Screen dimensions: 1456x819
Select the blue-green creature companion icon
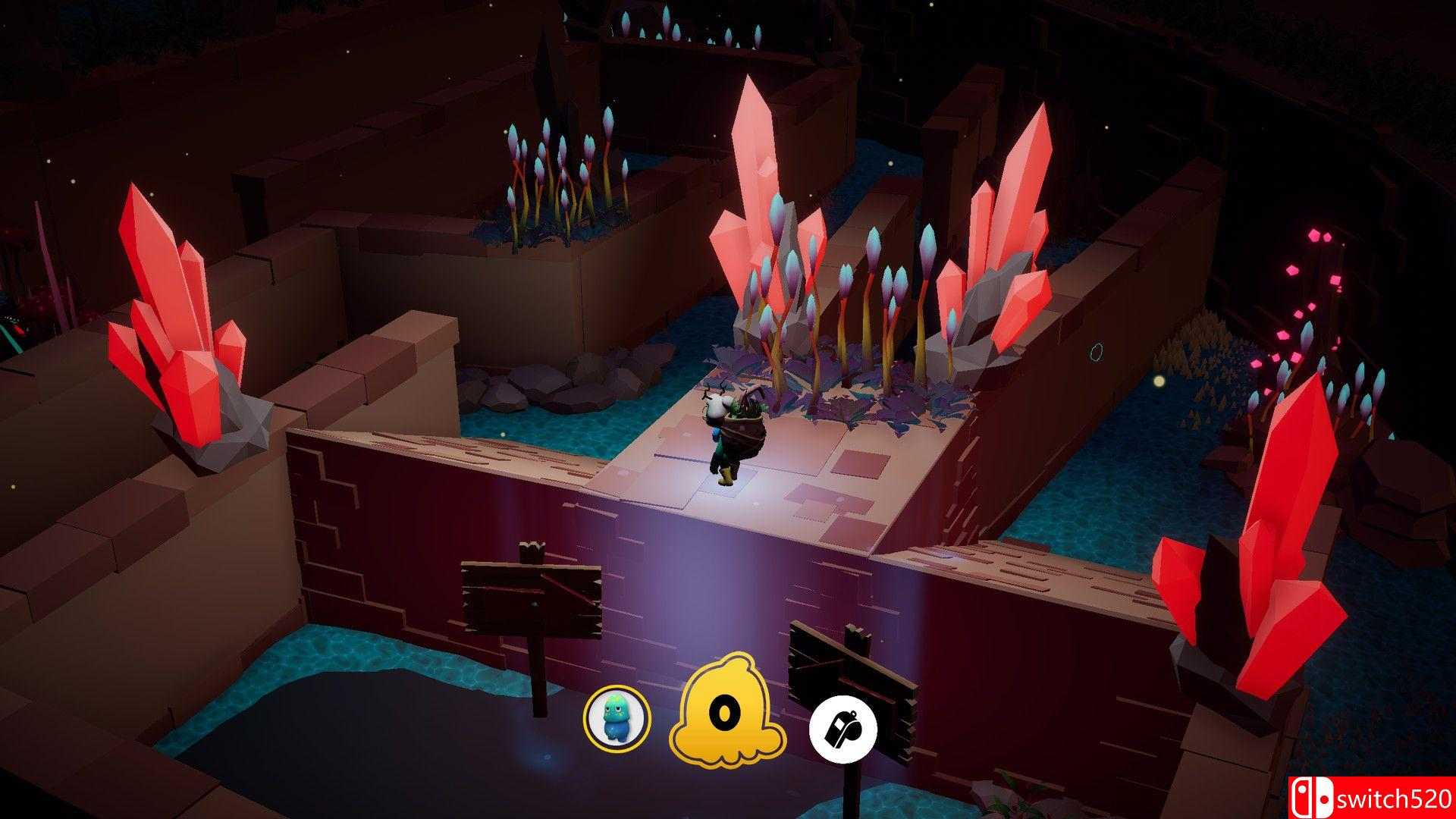(617, 723)
